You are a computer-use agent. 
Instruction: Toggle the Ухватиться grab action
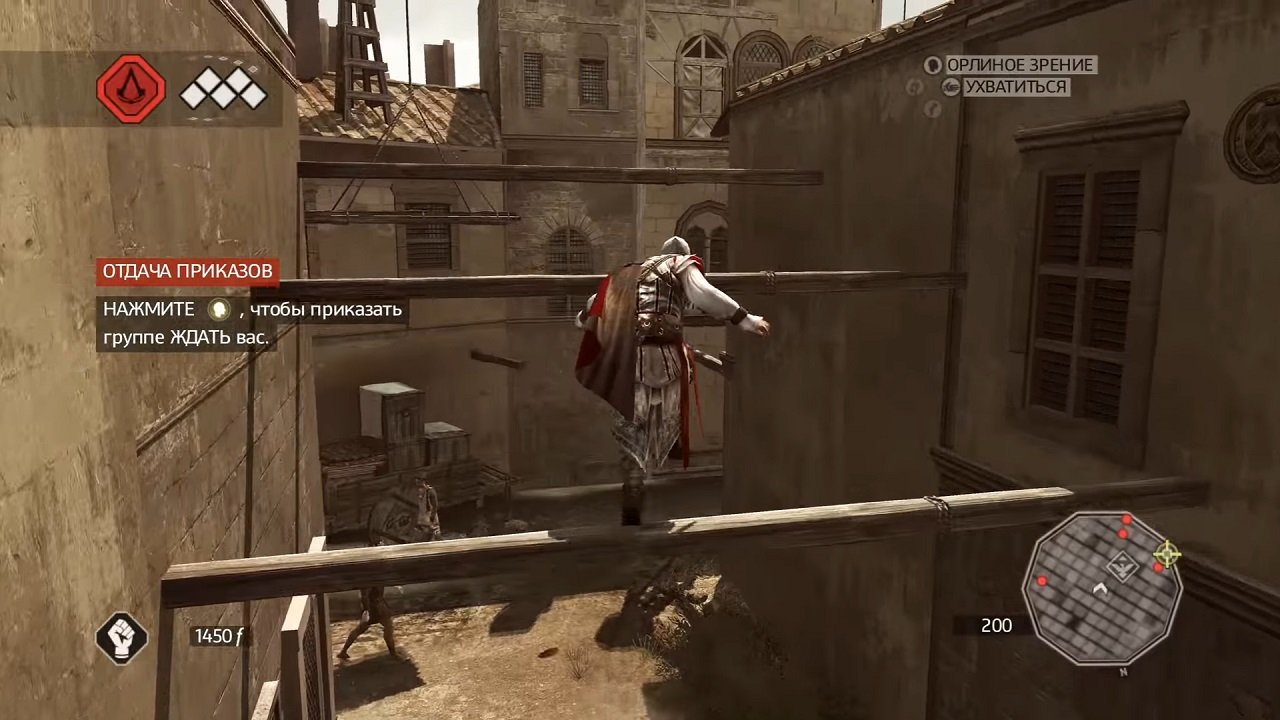tap(950, 88)
